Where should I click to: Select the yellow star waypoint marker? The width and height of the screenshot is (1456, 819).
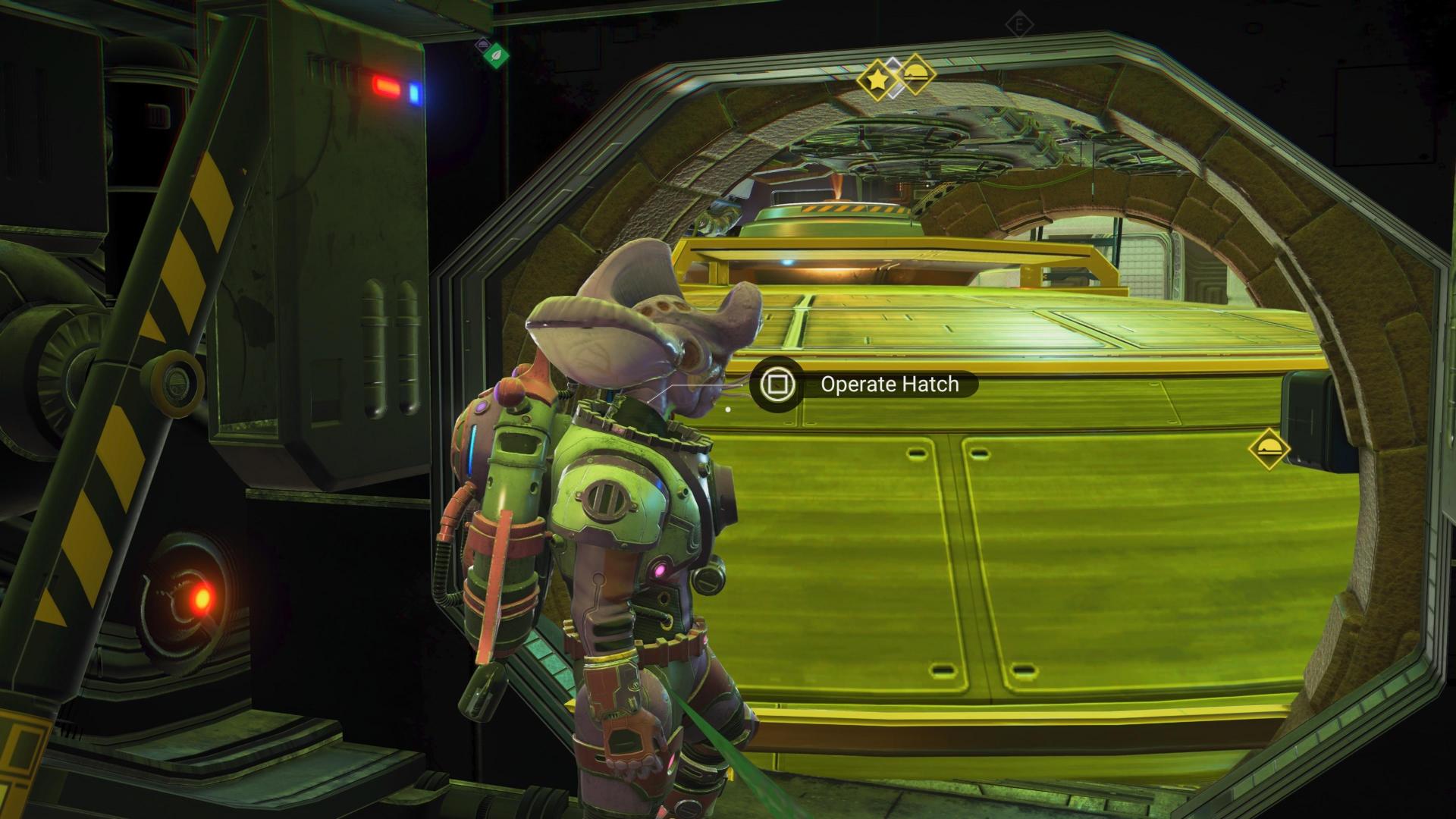click(876, 78)
